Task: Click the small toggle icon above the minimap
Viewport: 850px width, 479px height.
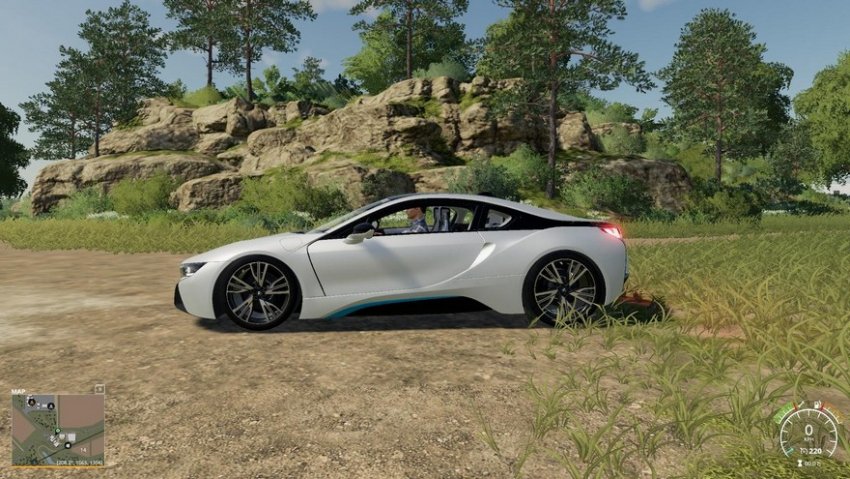Action: click(99, 388)
